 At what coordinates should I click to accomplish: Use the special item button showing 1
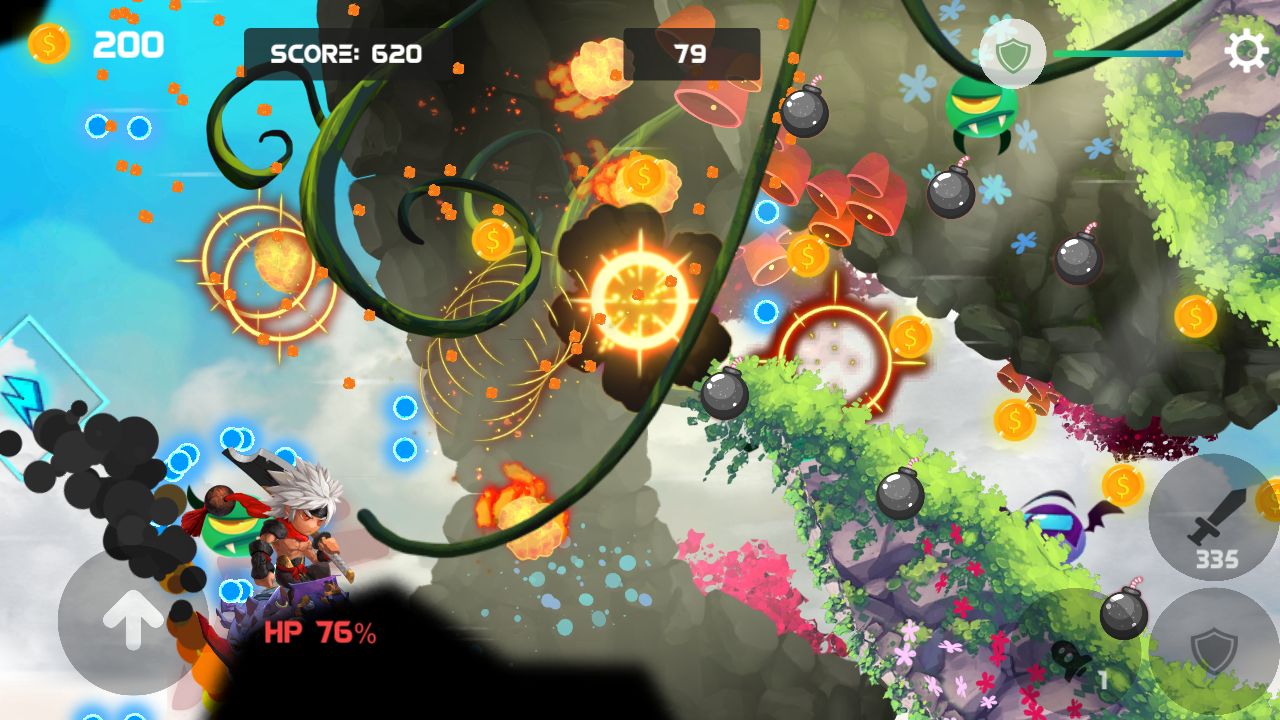1075,660
